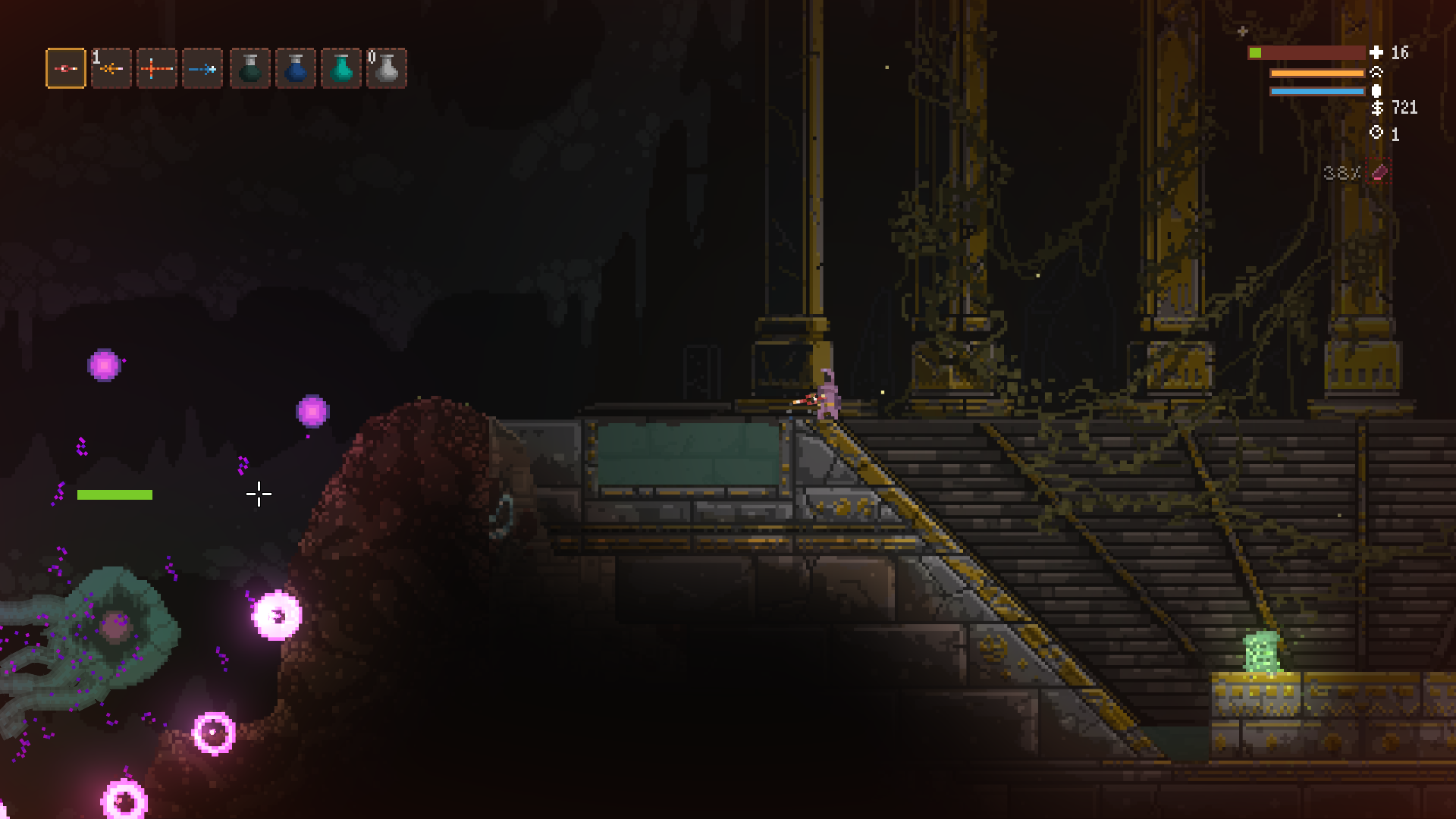This screenshot has width=1456, height=819.
Task: Choose the empty grey flask slot
Action: 387,68
